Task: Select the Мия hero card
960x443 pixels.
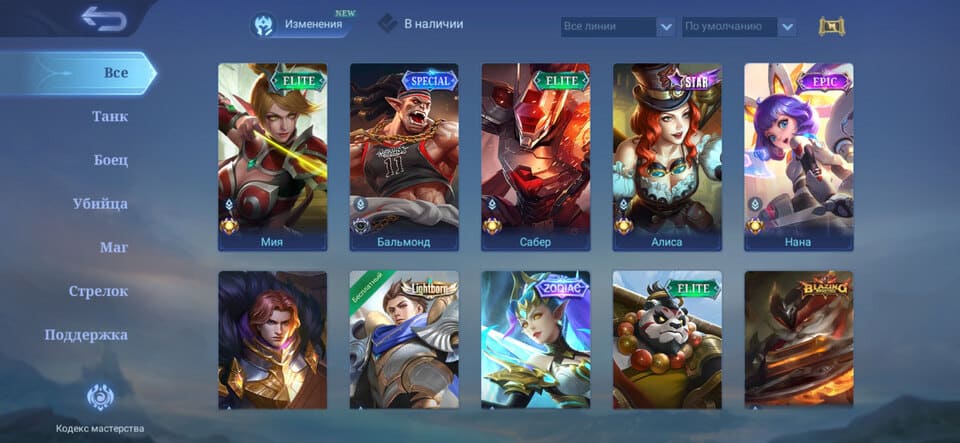Action: [272, 156]
